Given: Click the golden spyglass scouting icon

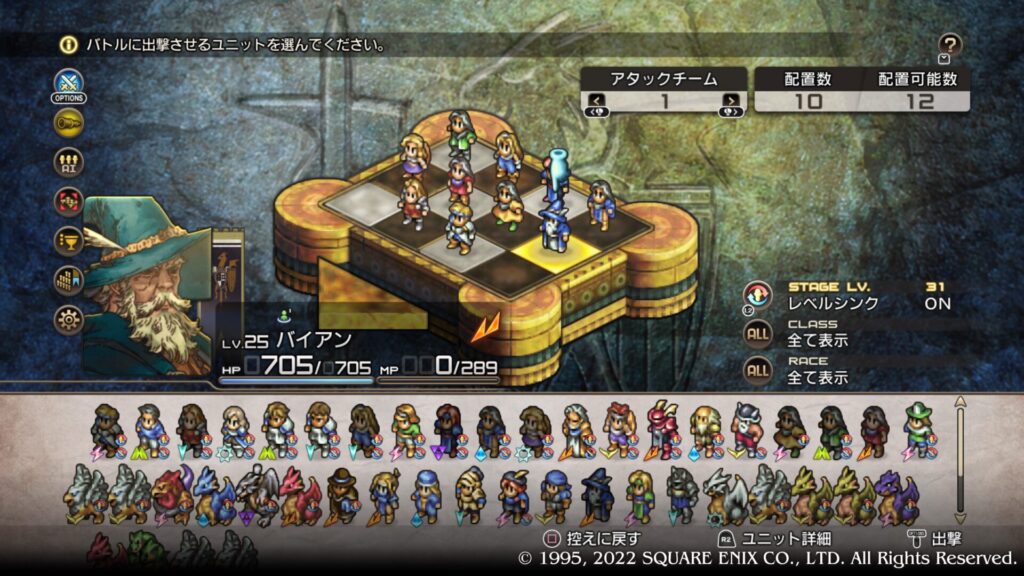Looking at the screenshot, I should coord(68,123).
